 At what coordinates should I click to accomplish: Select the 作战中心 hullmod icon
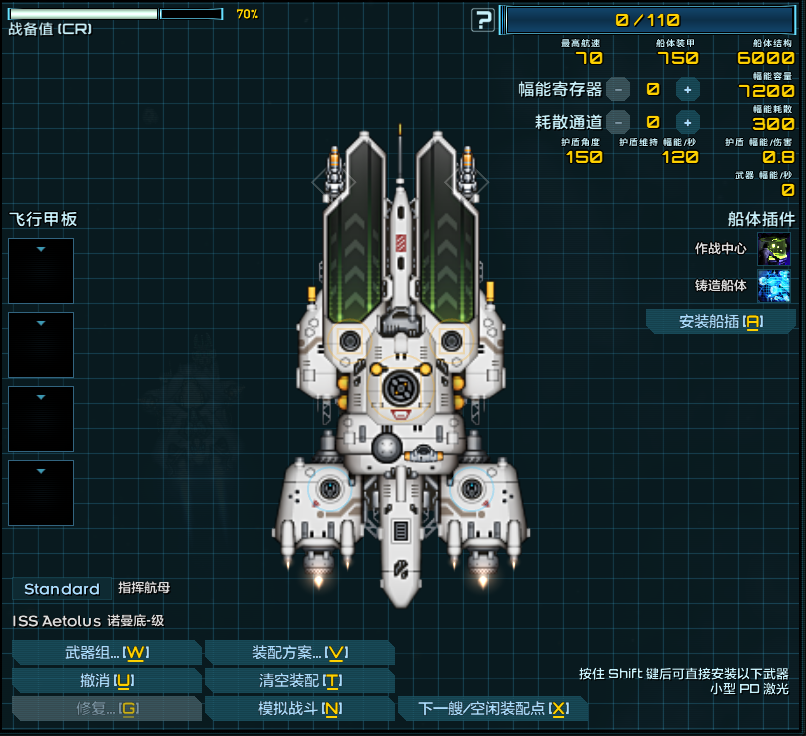[773, 249]
